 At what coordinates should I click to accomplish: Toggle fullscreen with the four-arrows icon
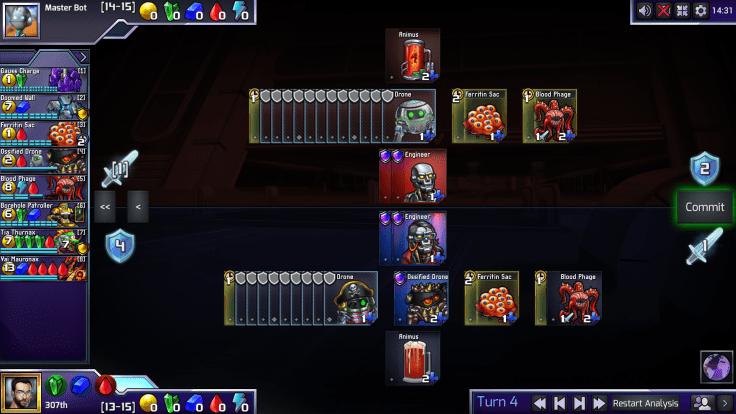tap(683, 11)
